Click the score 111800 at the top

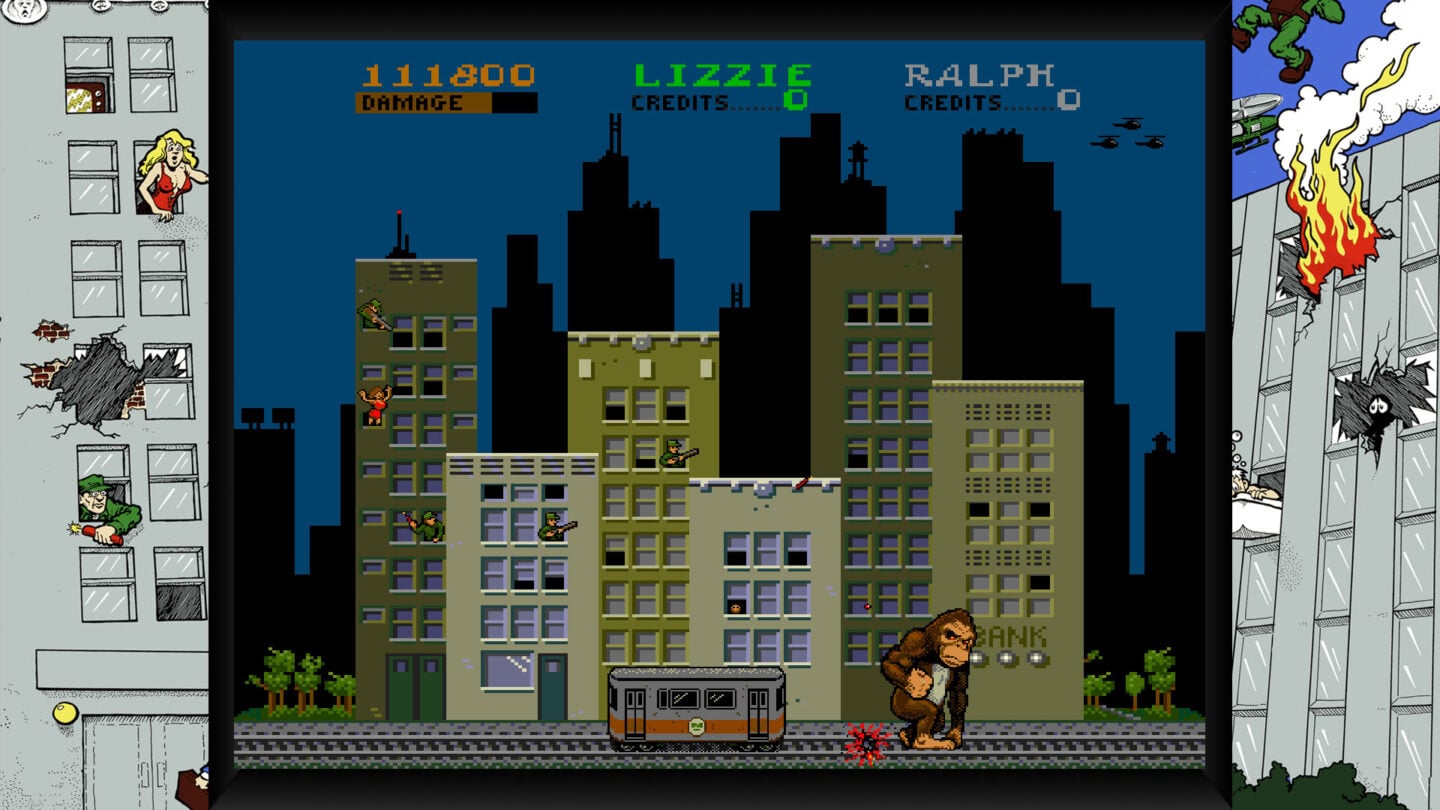click(x=447, y=73)
